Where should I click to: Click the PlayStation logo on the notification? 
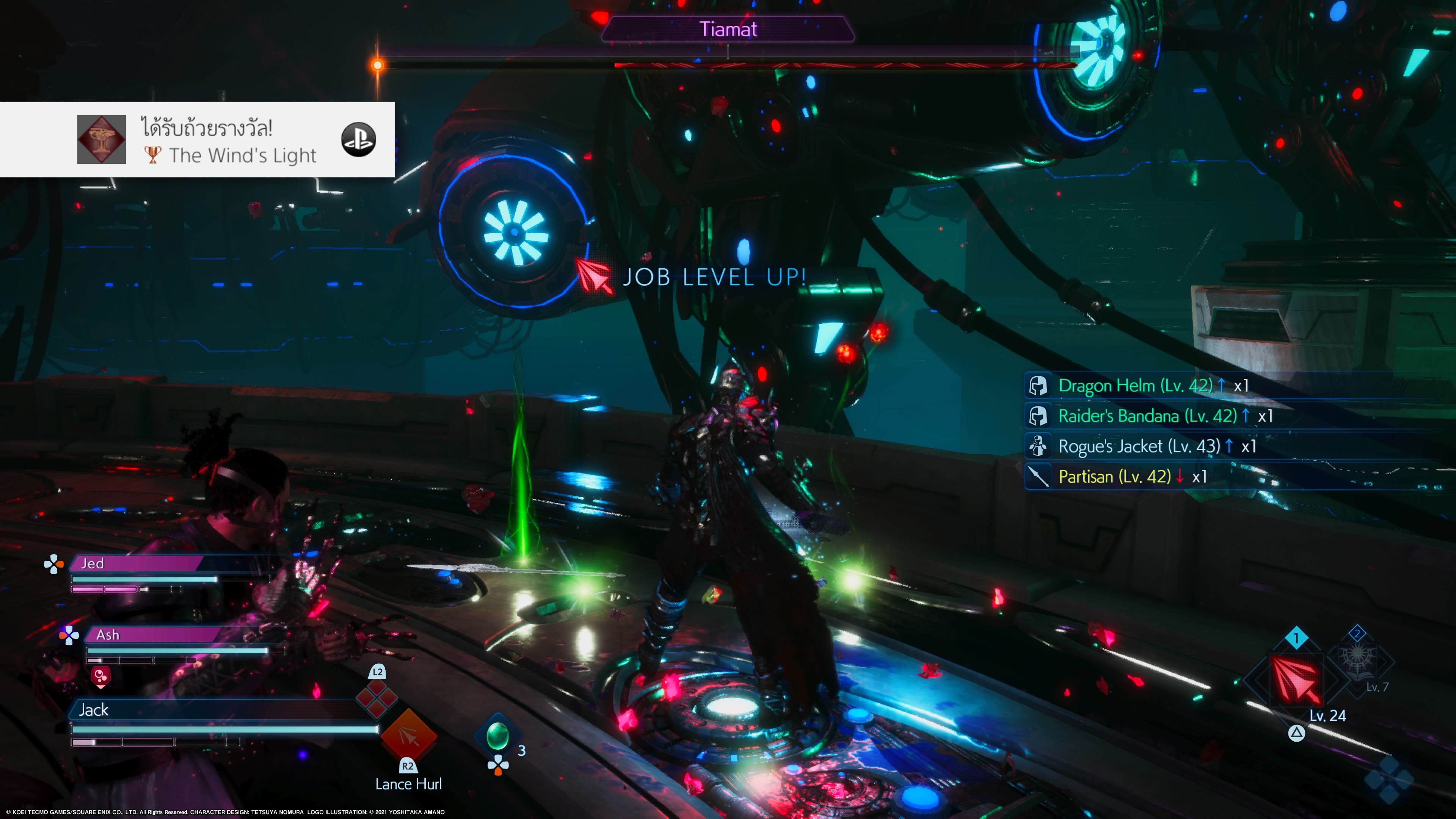point(358,140)
